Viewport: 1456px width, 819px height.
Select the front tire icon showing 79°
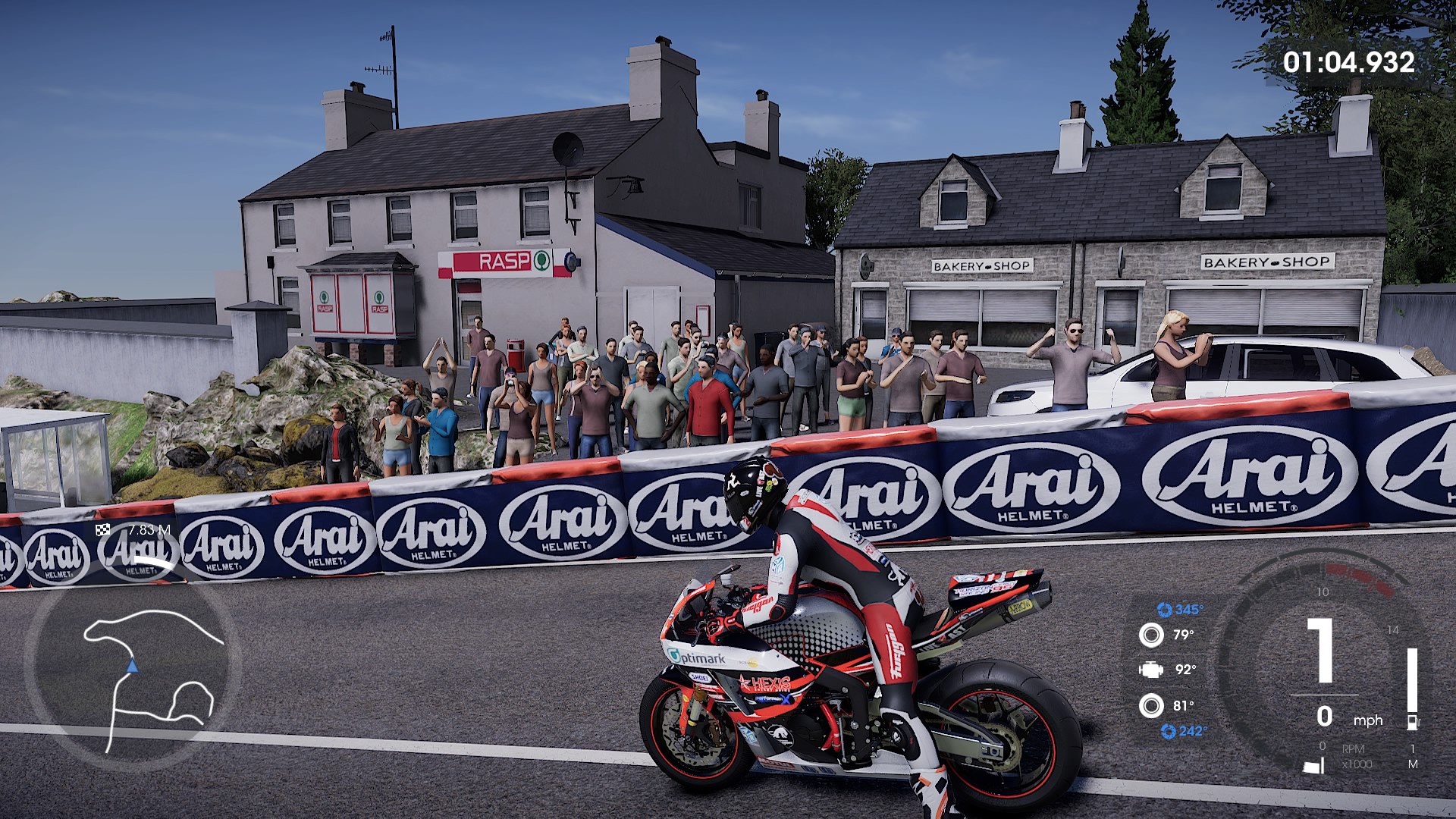click(1150, 635)
